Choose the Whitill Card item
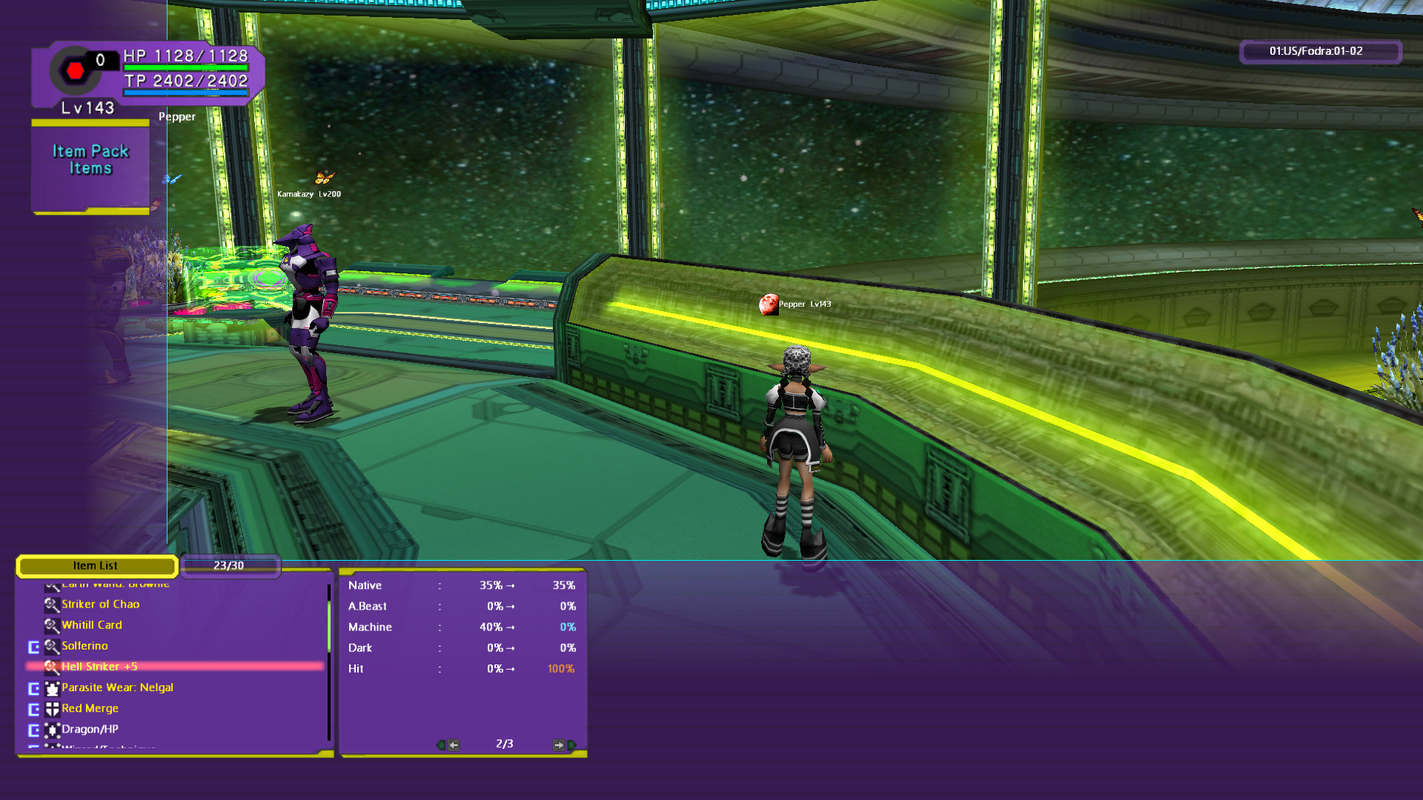This screenshot has width=1423, height=800. [x=92, y=625]
